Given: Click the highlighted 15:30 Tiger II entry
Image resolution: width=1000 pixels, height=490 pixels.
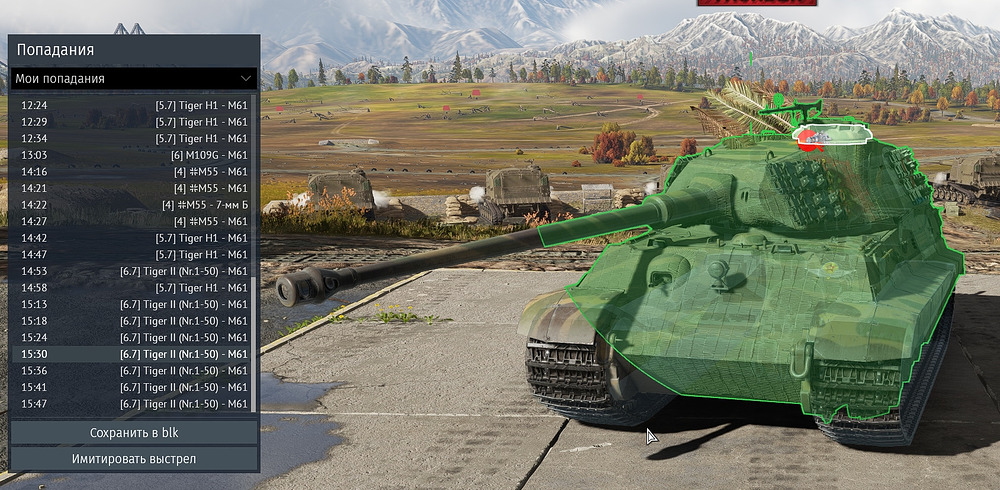Looking at the screenshot, I should 134,354.
